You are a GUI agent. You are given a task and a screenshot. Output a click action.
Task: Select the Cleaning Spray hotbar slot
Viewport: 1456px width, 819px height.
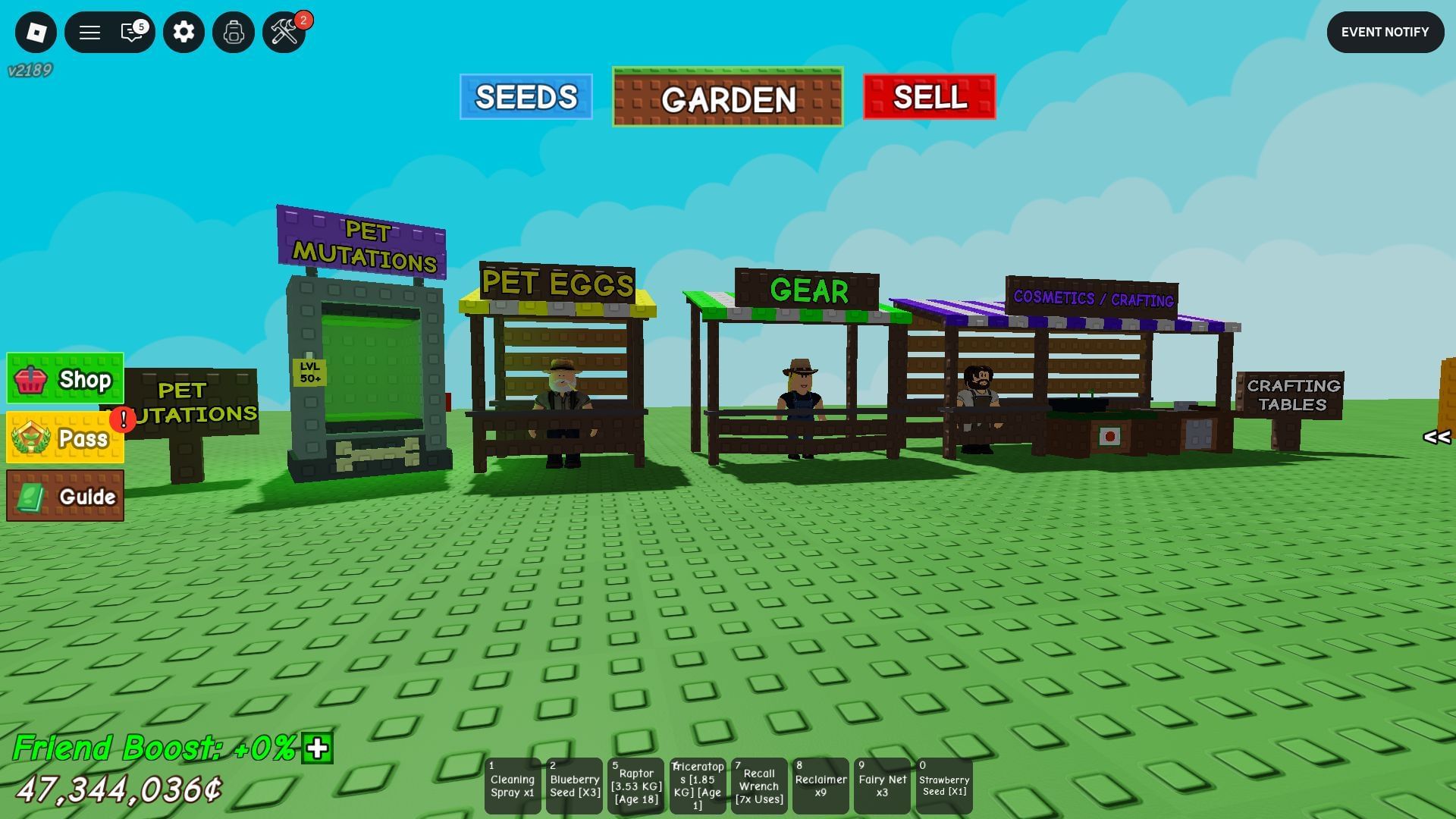coord(513,786)
